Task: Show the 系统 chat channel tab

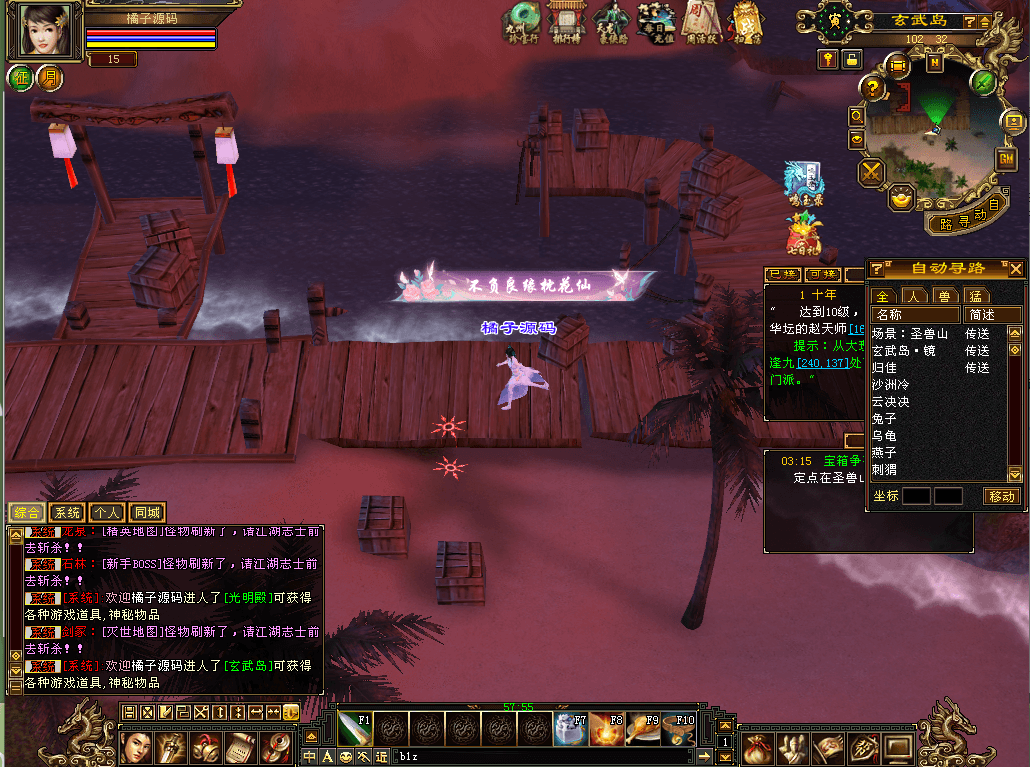Action: coord(66,512)
